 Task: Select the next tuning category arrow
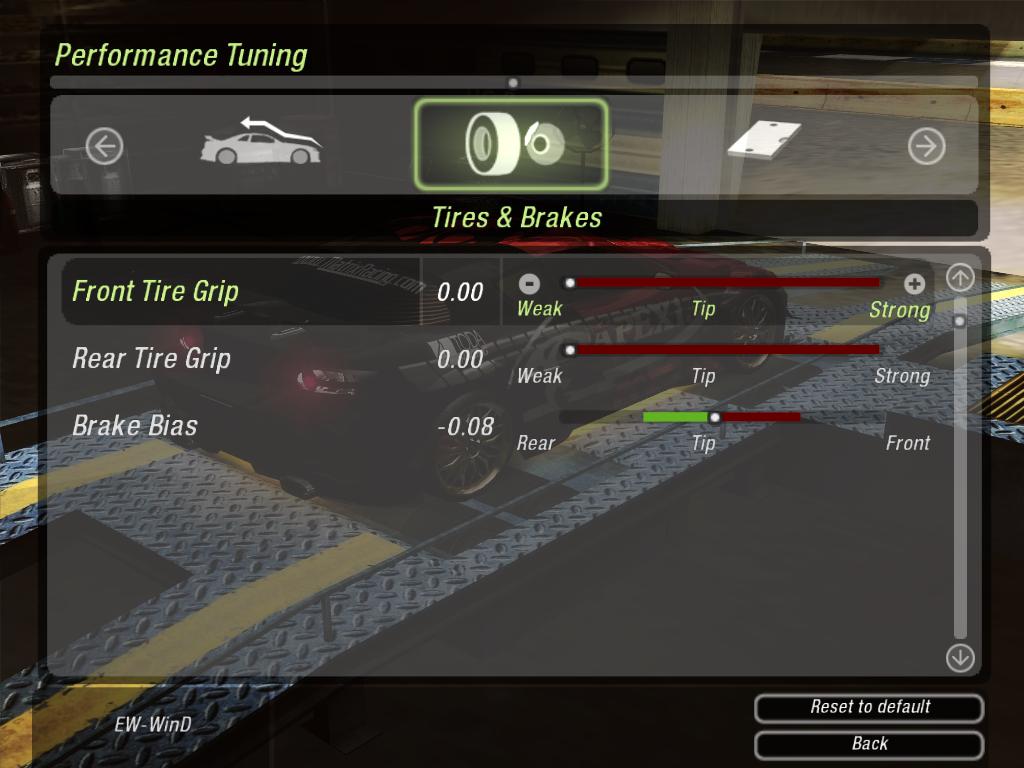click(926, 147)
